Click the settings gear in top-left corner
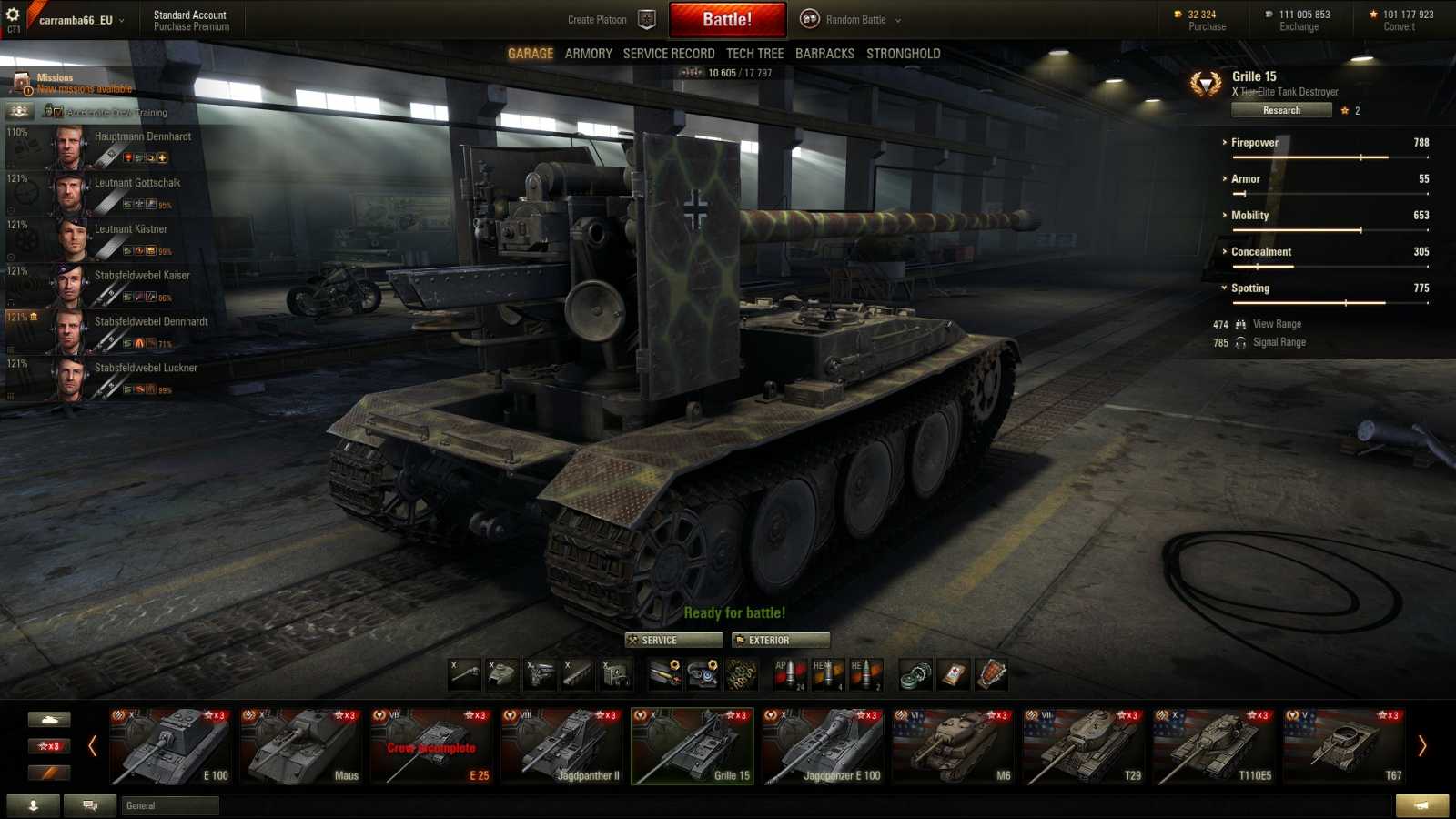1456x819 pixels. tap(12, 14)
